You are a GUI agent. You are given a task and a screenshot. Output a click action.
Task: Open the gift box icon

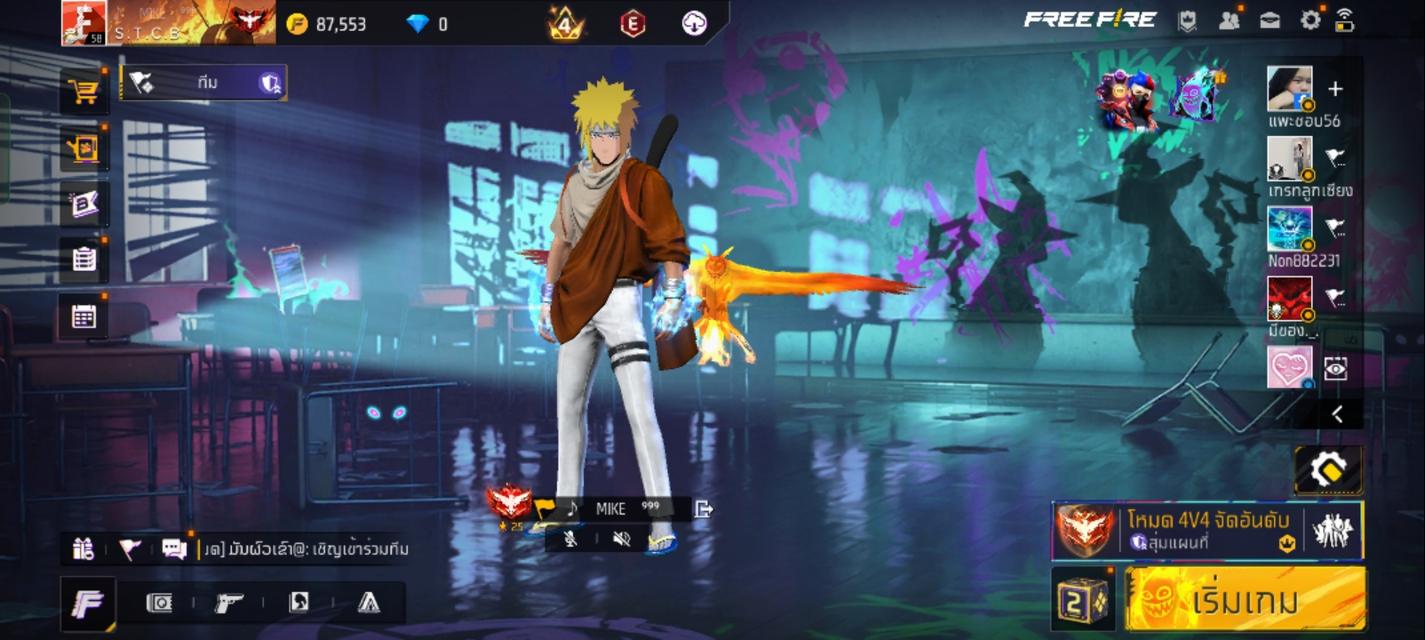[83, 548]
